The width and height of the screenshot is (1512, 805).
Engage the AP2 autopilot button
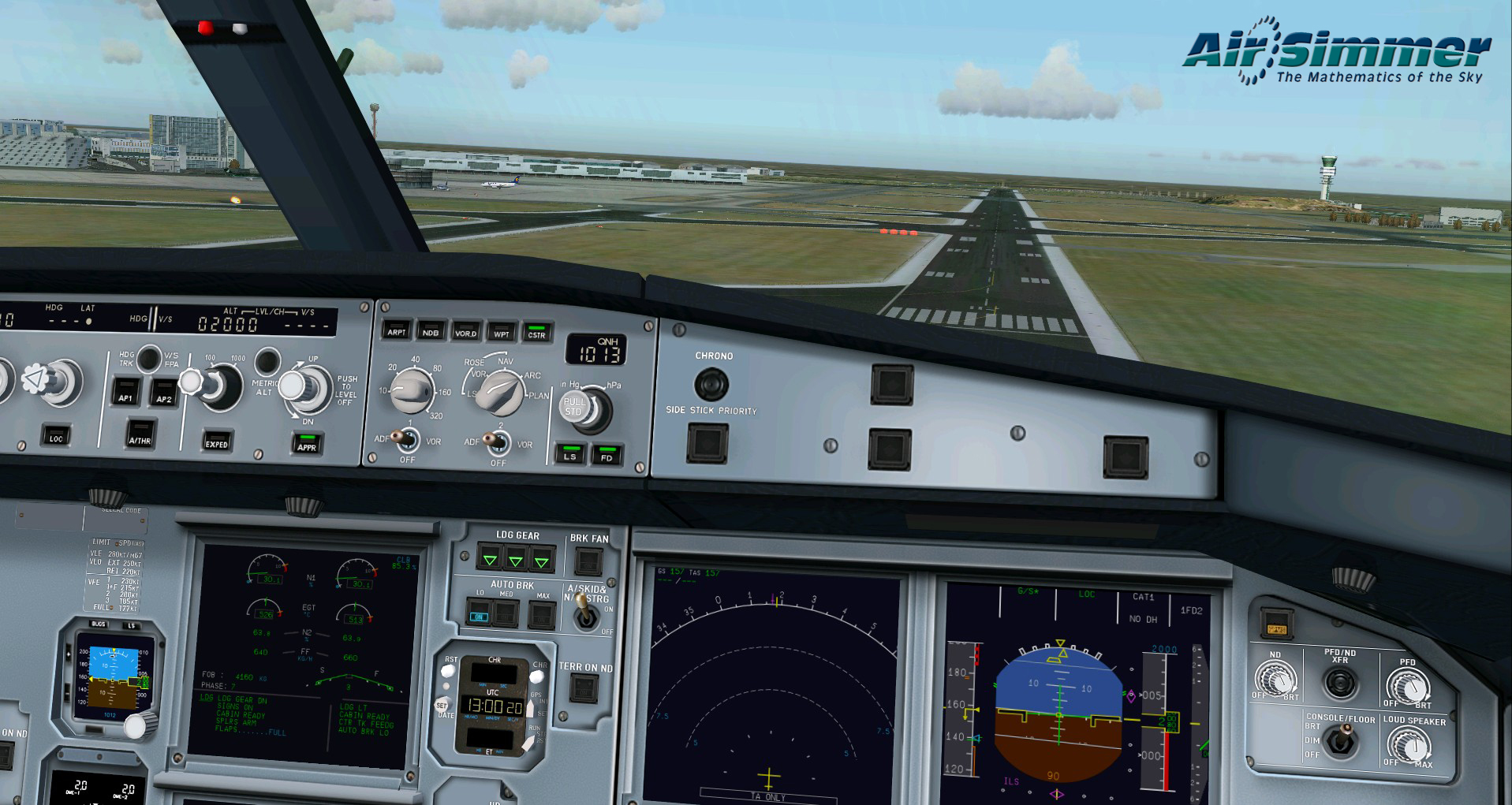pyautogui.click(x=163, y=393)
